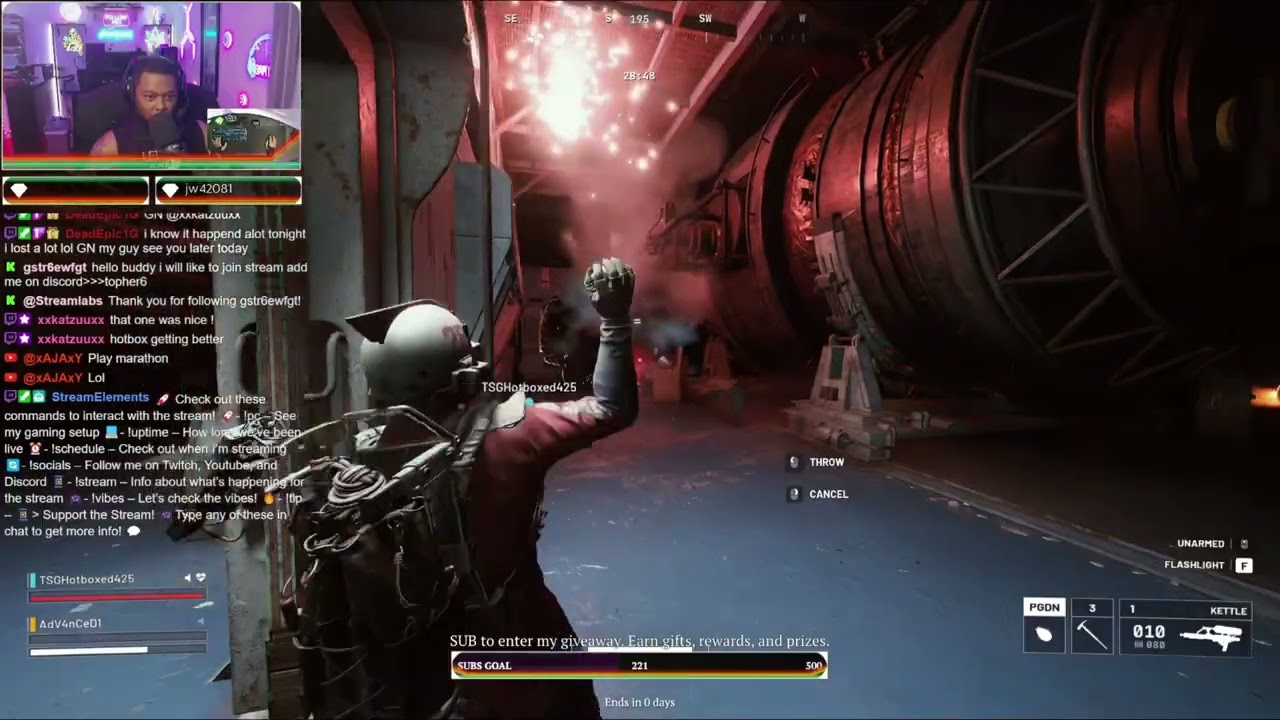Click the jw42081 subscriber badge
The width and height of the screenshot is (1280, 720).
[228, 189]
